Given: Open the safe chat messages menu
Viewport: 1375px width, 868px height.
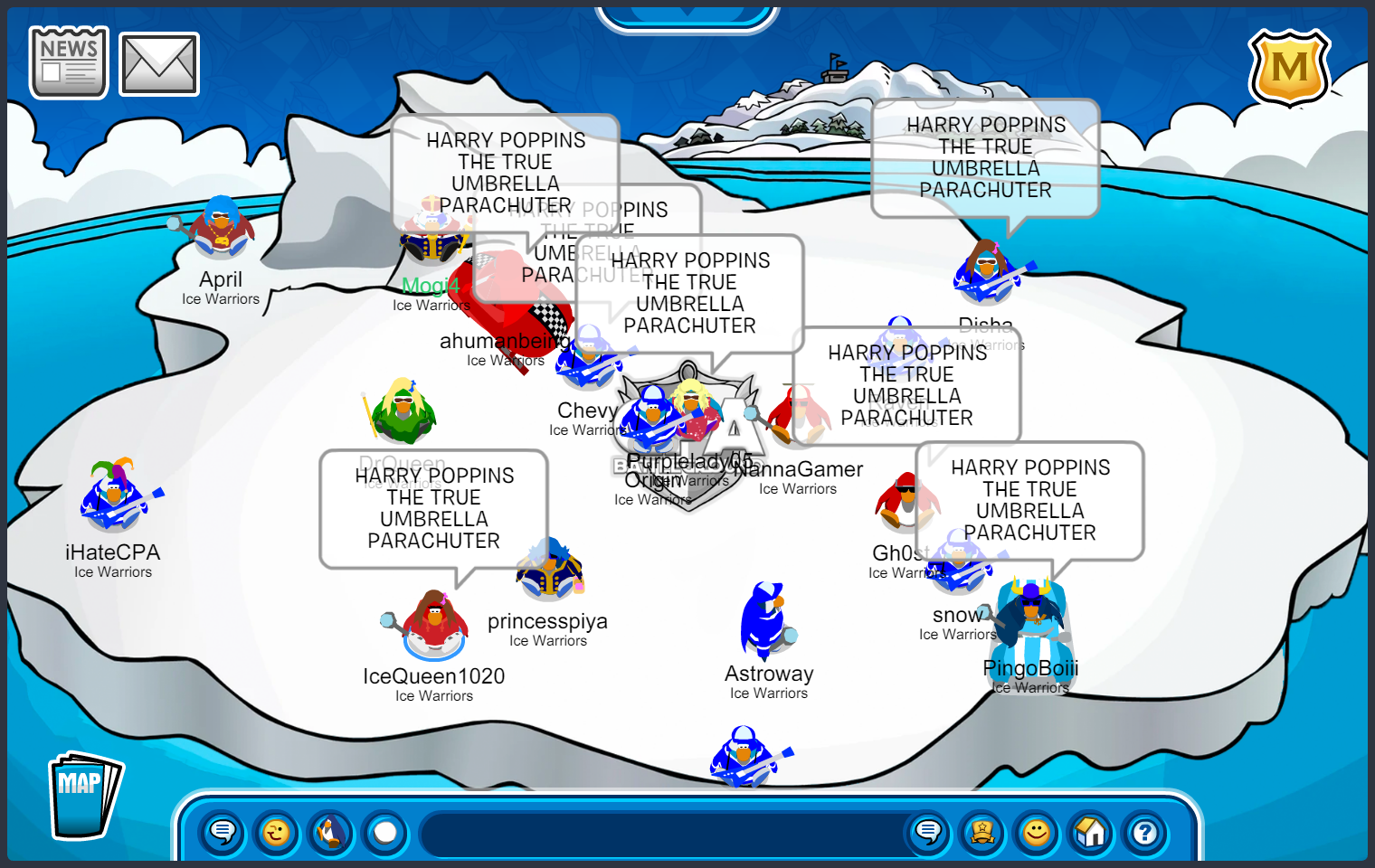Looking at the screenshot, I should click(x=223, y=832).
